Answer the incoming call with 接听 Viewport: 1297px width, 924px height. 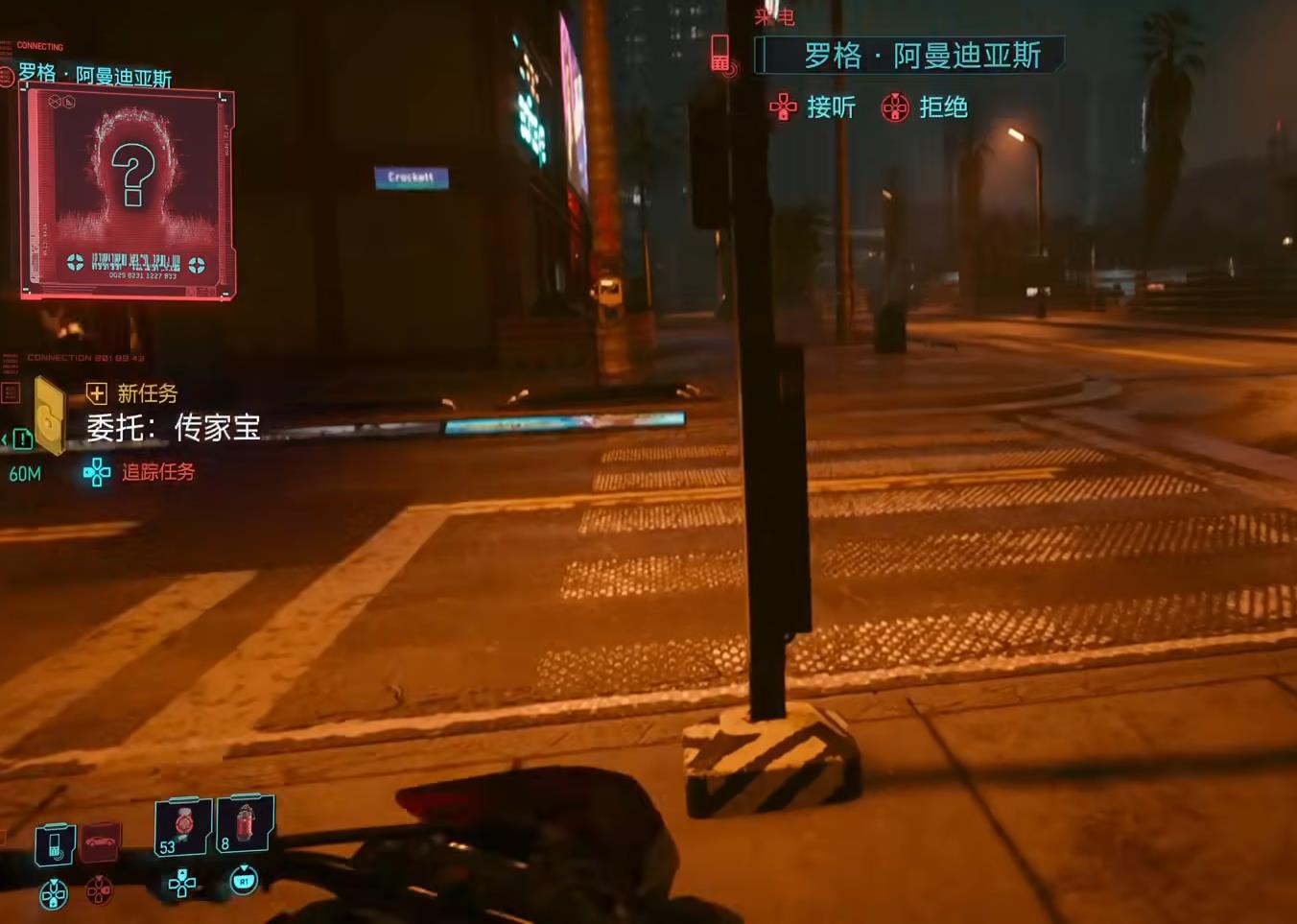point(830,108)
